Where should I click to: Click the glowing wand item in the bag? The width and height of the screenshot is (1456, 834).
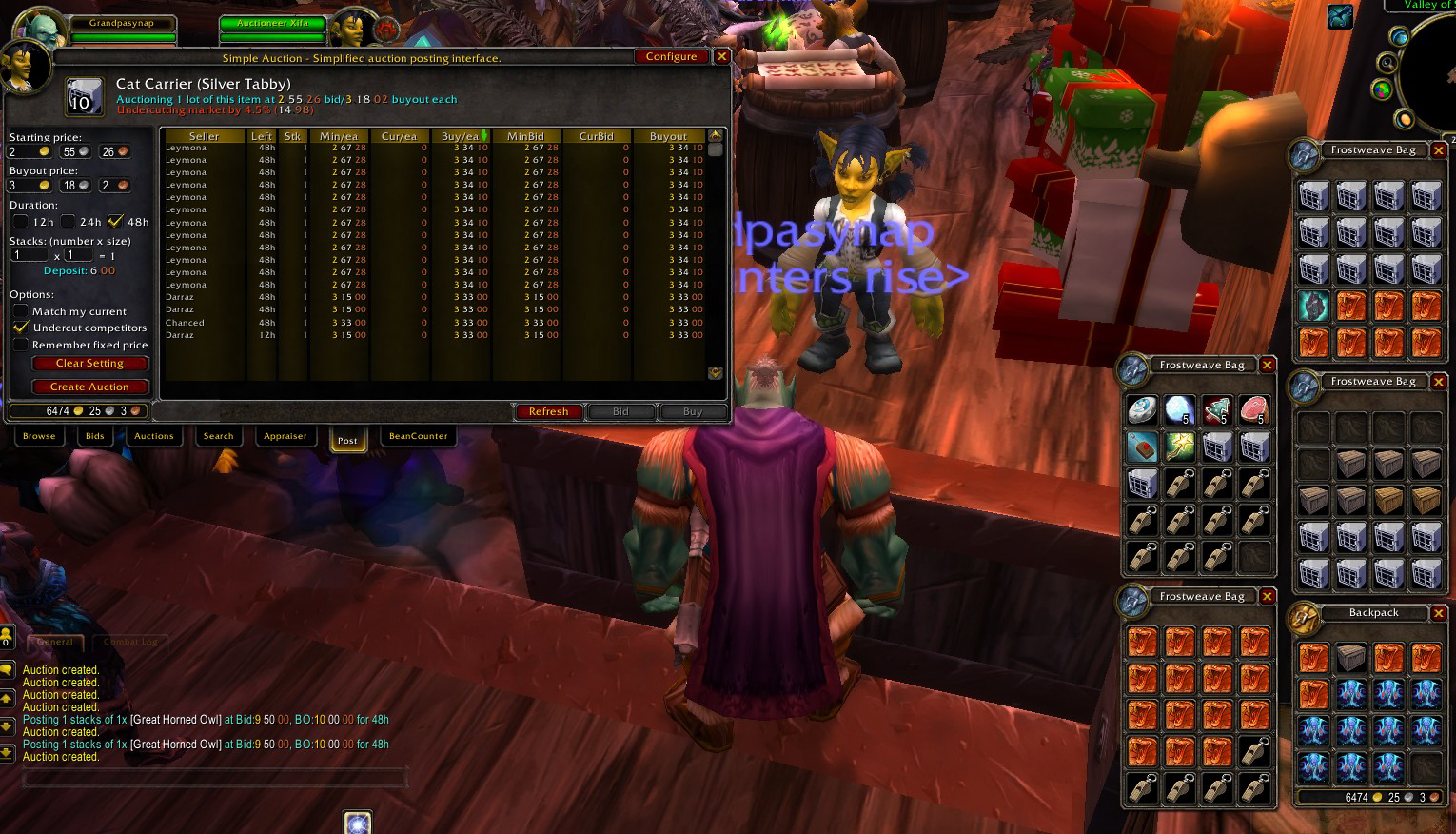tap(1179, 447)
